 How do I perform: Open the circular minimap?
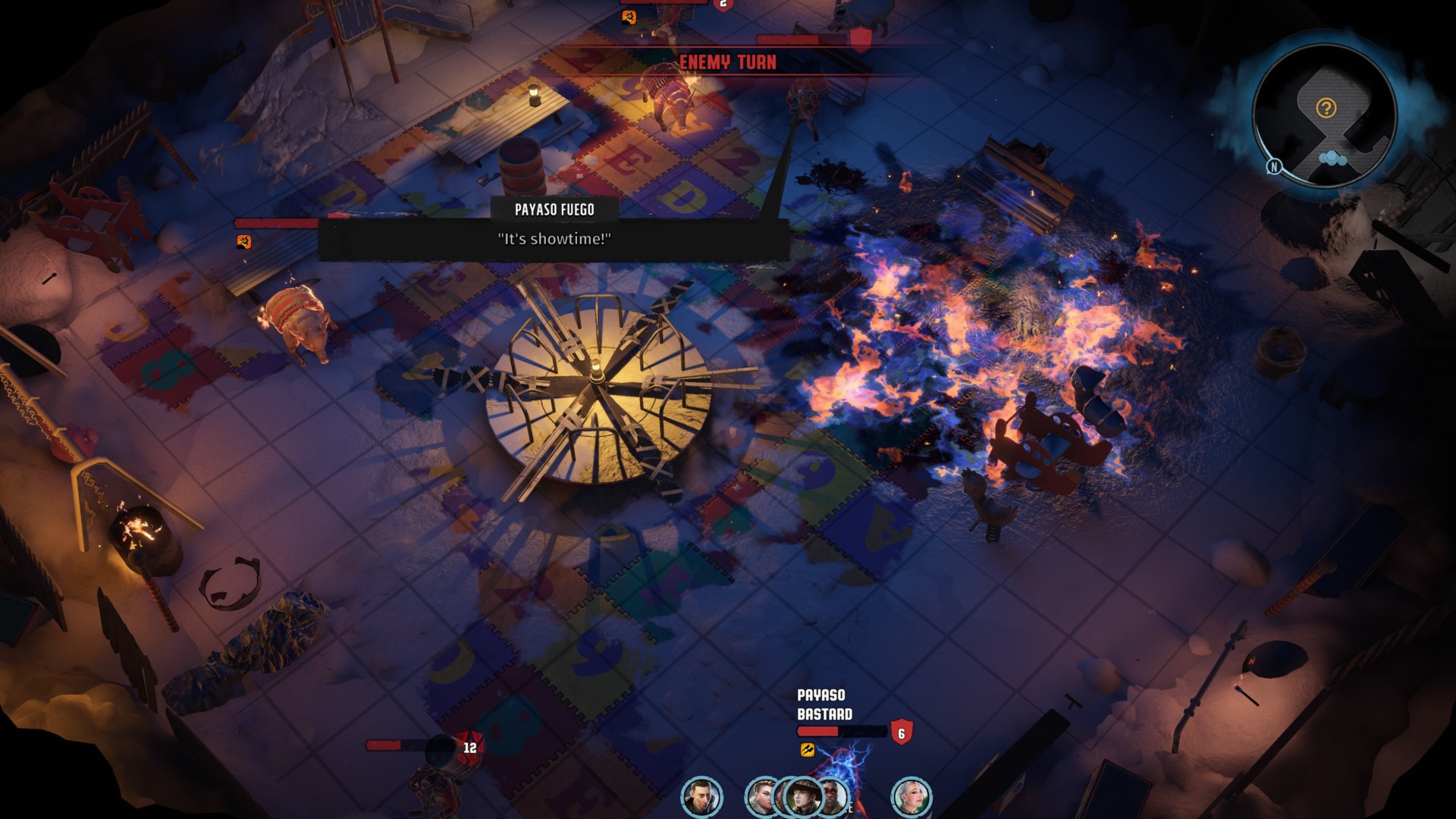pyautogui.click(x=1323, y=114)
